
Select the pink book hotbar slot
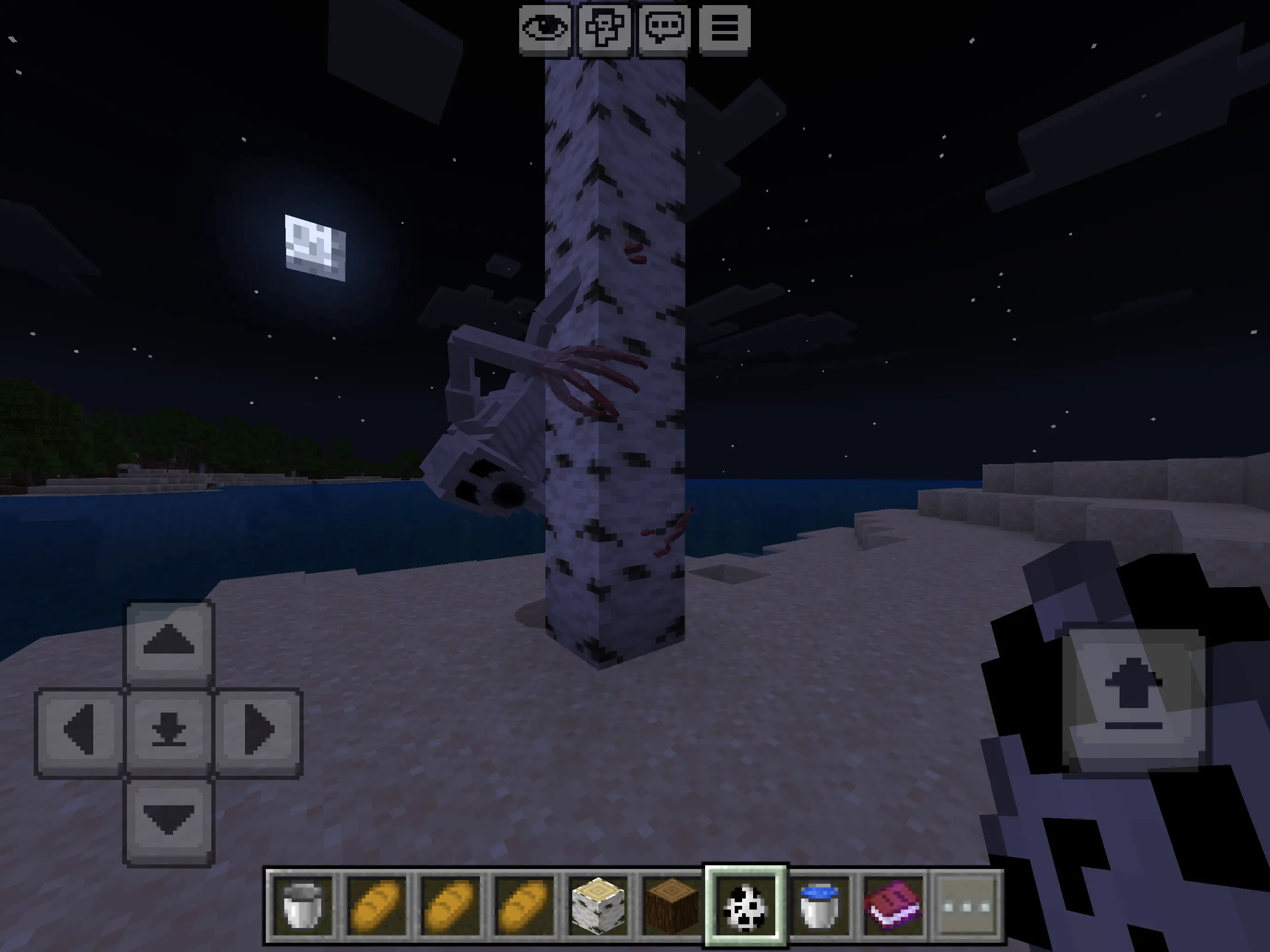click(893, 906)
